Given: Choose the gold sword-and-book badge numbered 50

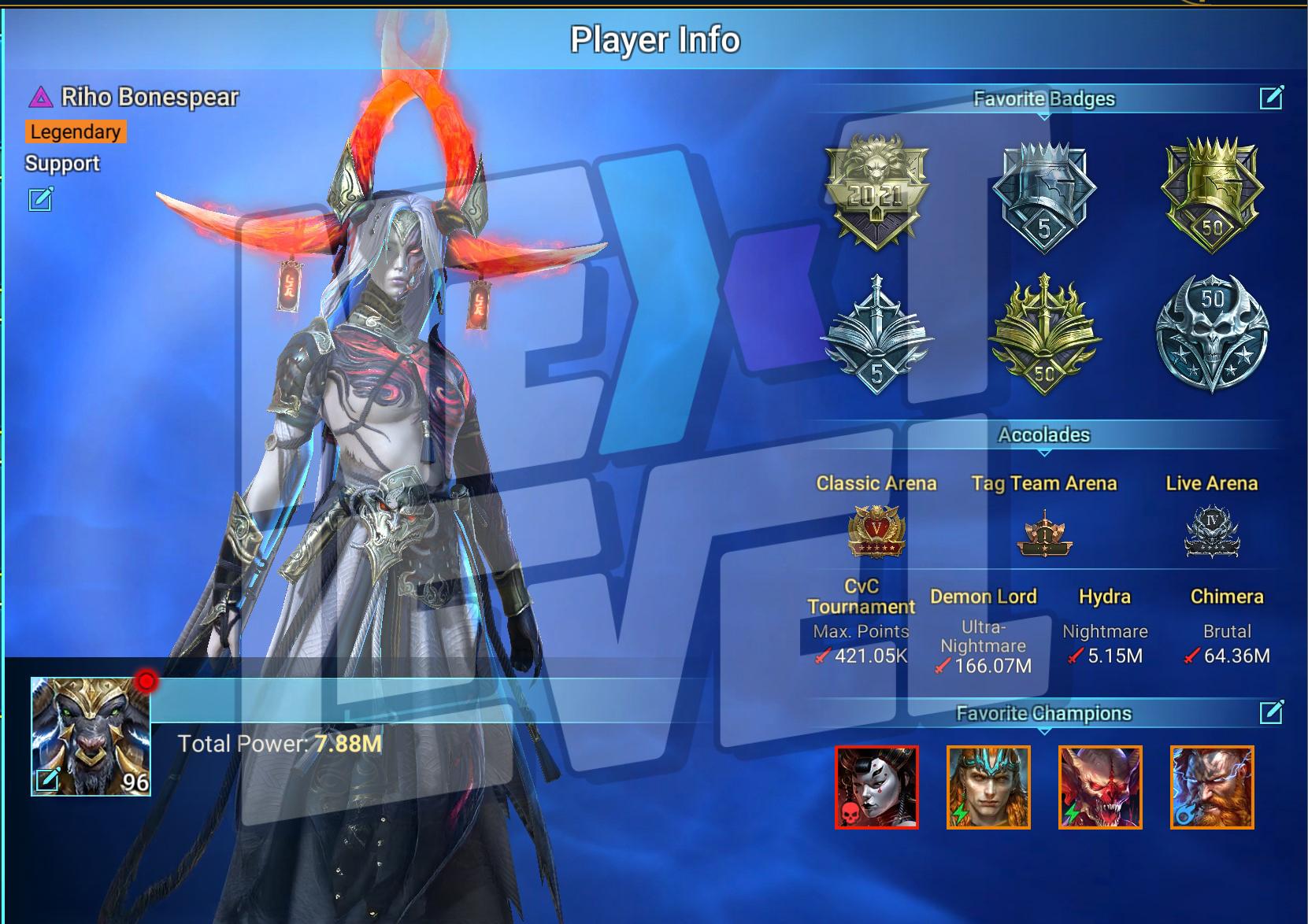Looking at the screenshot, I should pyautogui.click(x=1043, y=334).
